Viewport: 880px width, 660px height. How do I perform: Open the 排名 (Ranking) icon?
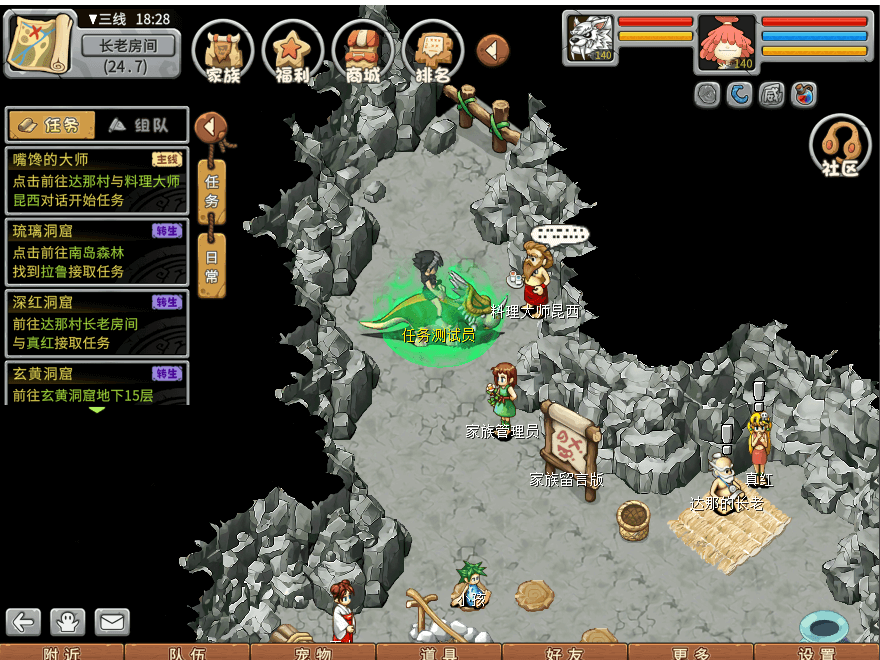pos(432,50)
